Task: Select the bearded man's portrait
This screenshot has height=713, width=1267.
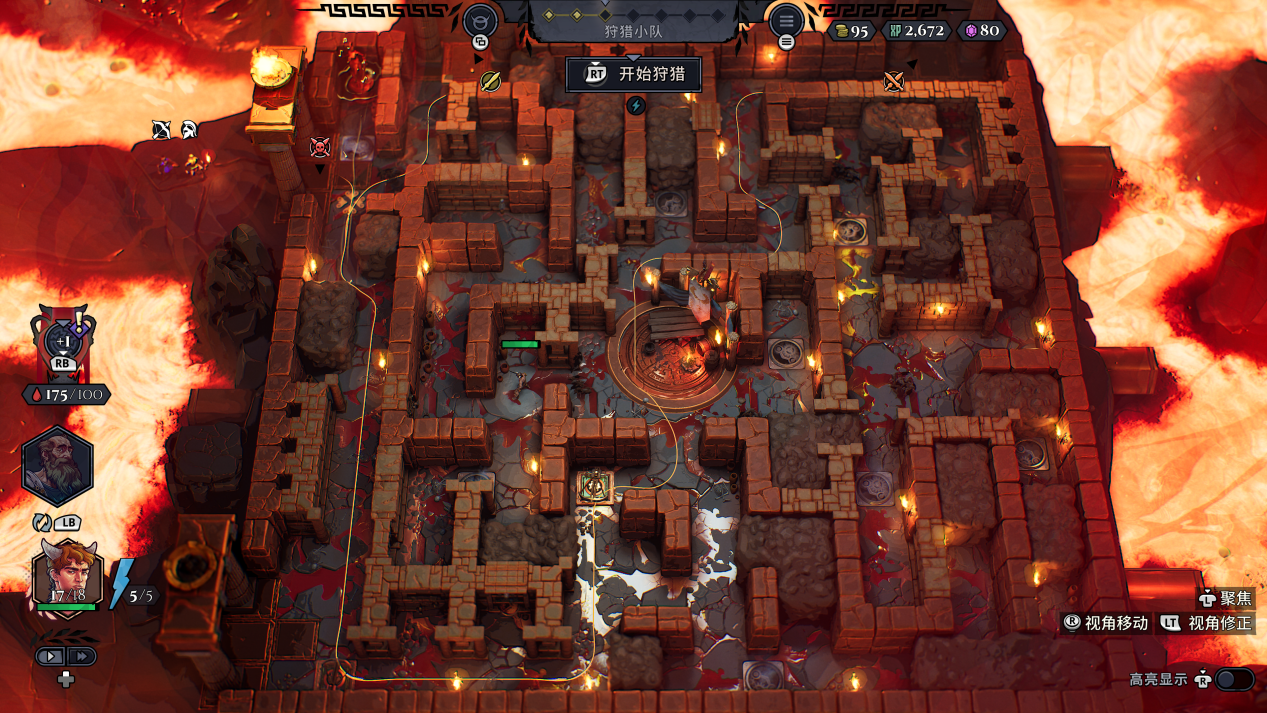Action: point(58,467)
